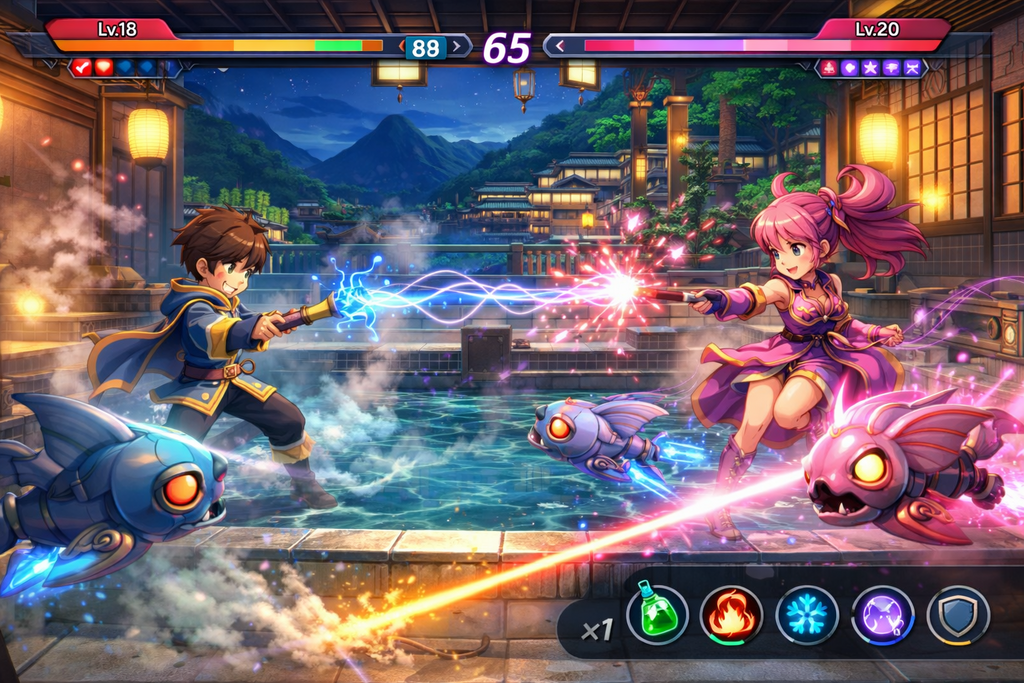Click the red heart status icon
This screenshot has height=683, width=1024.
[x=104, y=67]
